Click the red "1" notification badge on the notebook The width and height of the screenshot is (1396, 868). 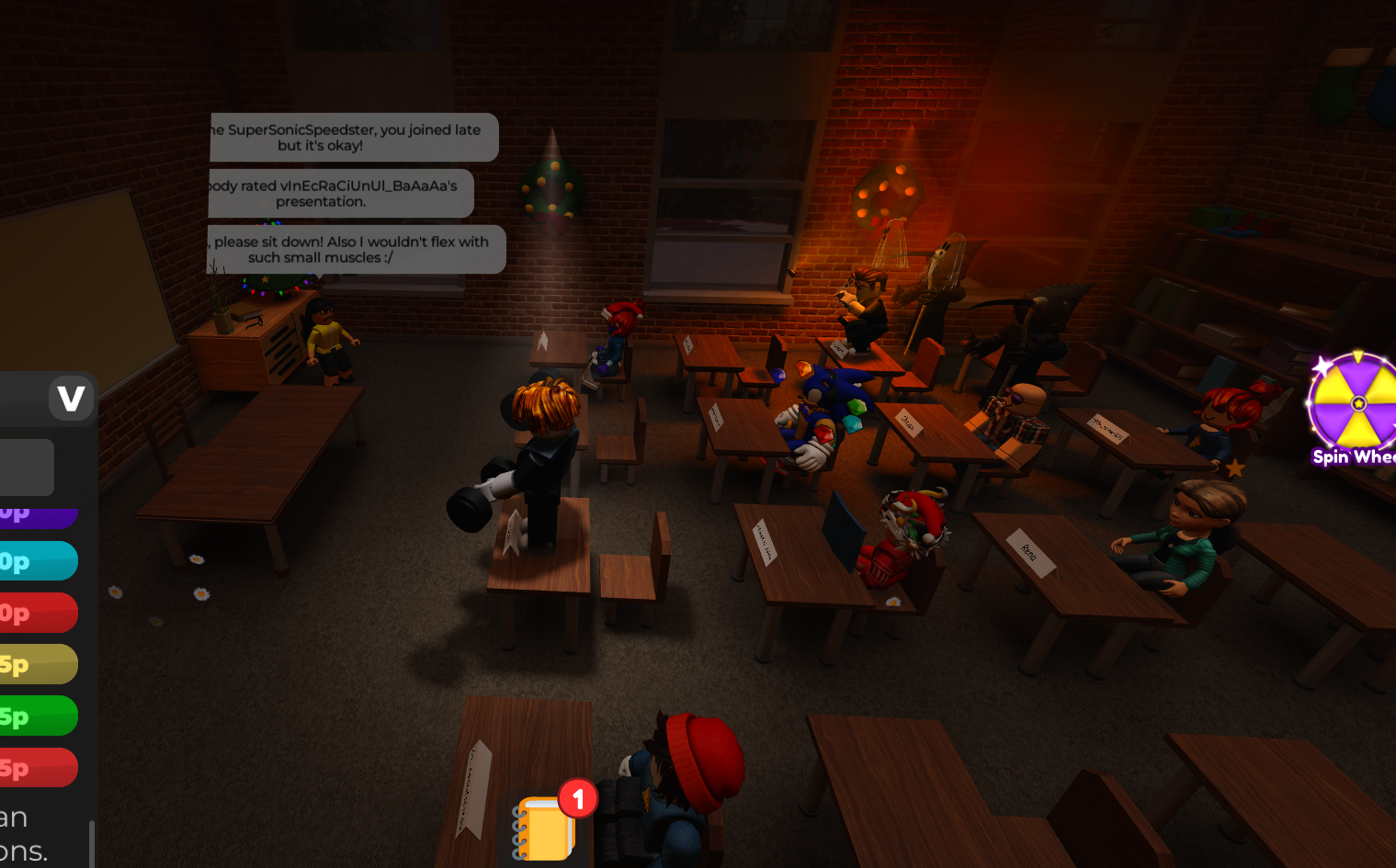(x=579, y=800)
